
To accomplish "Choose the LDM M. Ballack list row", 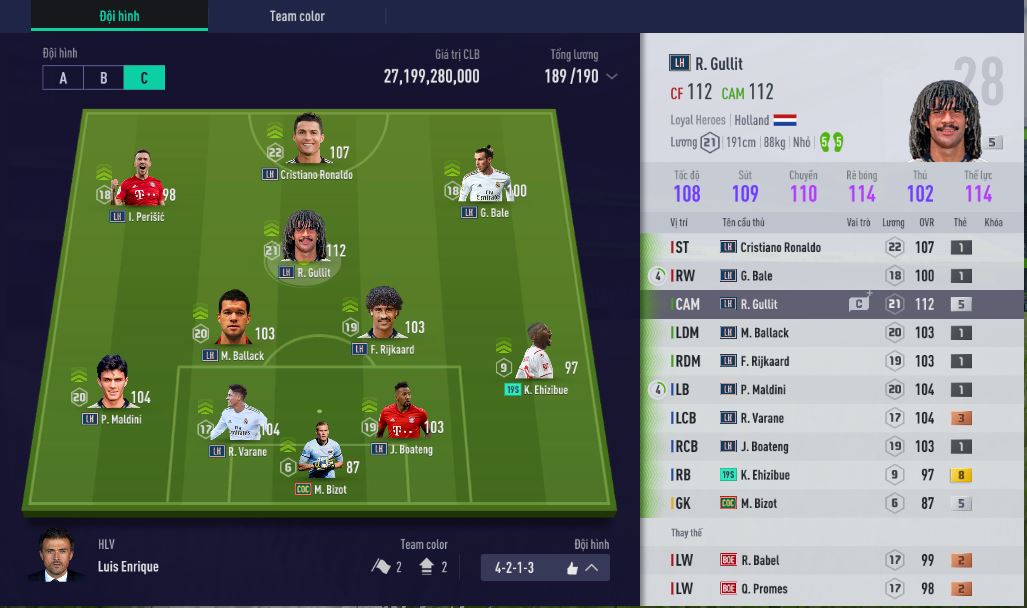I will click(832, 333).
